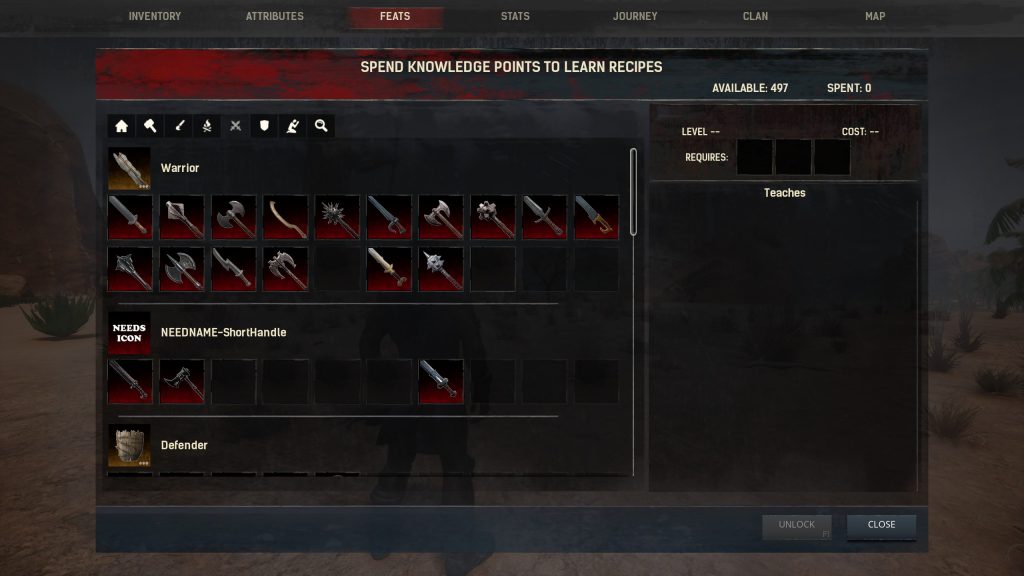Choose the spiked morning star recipe
The image size is (1024, 576).
pyautogui.click(x=338, y=217)
